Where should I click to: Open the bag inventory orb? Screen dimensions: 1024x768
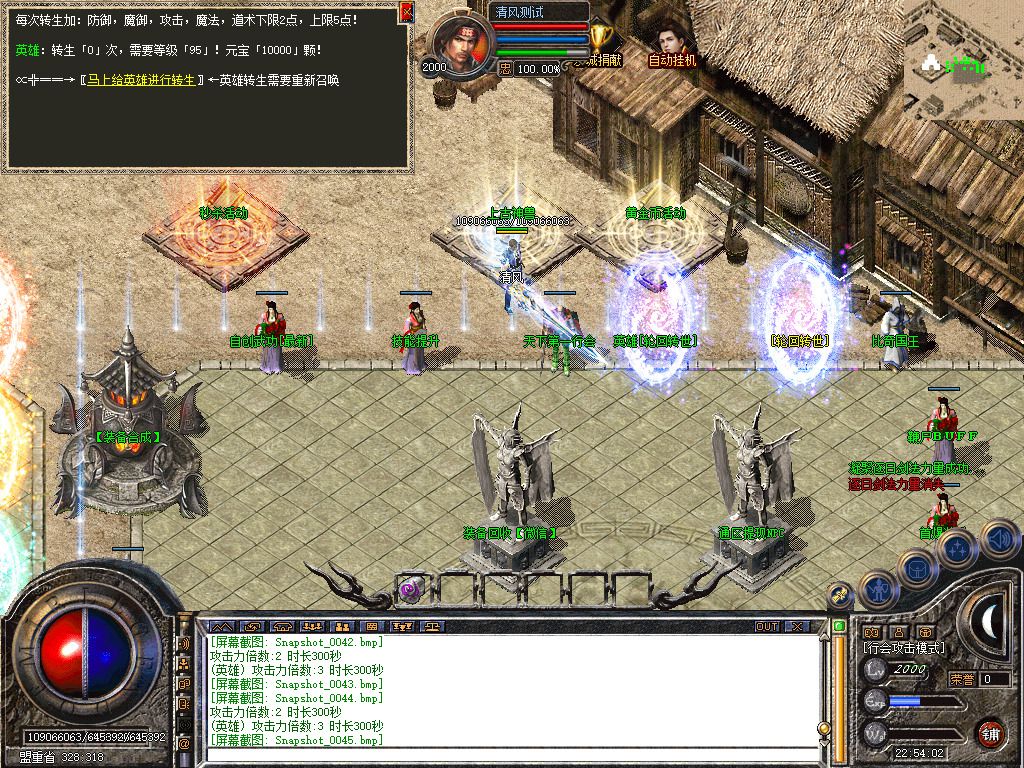[916, 569]
